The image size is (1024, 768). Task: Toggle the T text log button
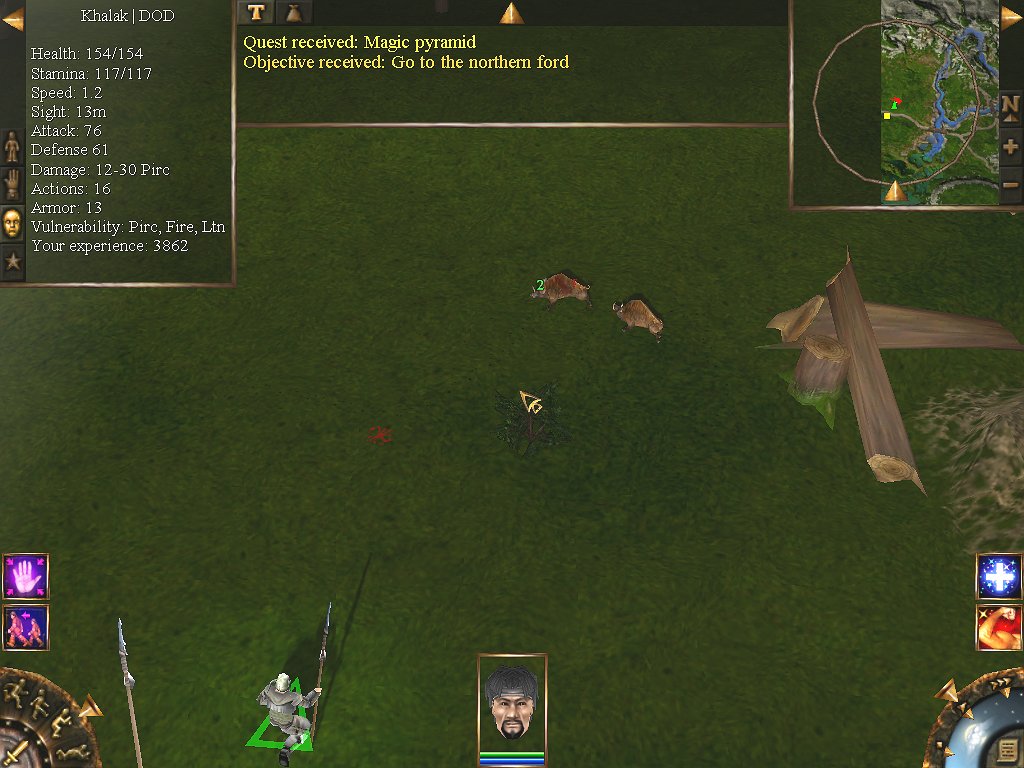(257, 12)
